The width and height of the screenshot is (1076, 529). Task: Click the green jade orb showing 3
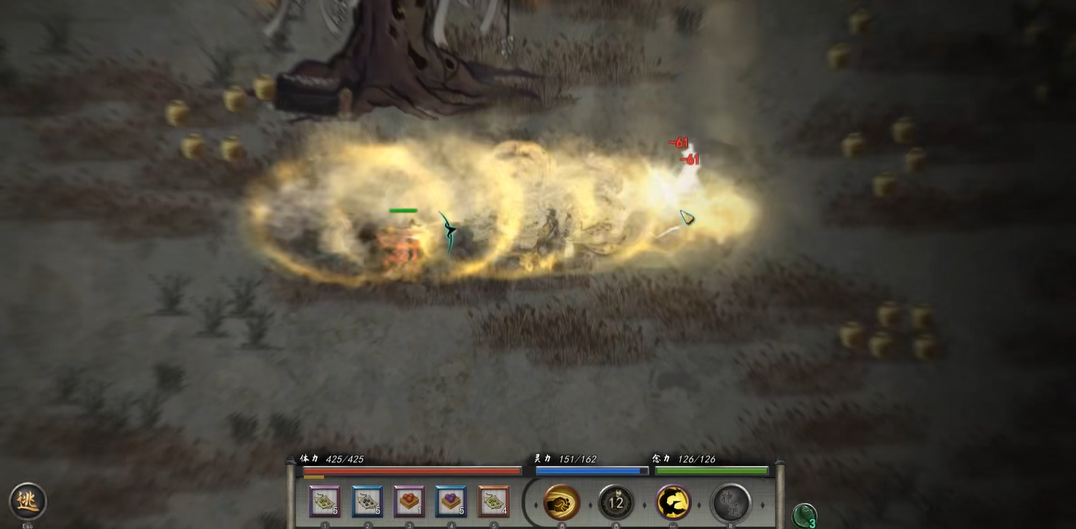click(805, 515)
